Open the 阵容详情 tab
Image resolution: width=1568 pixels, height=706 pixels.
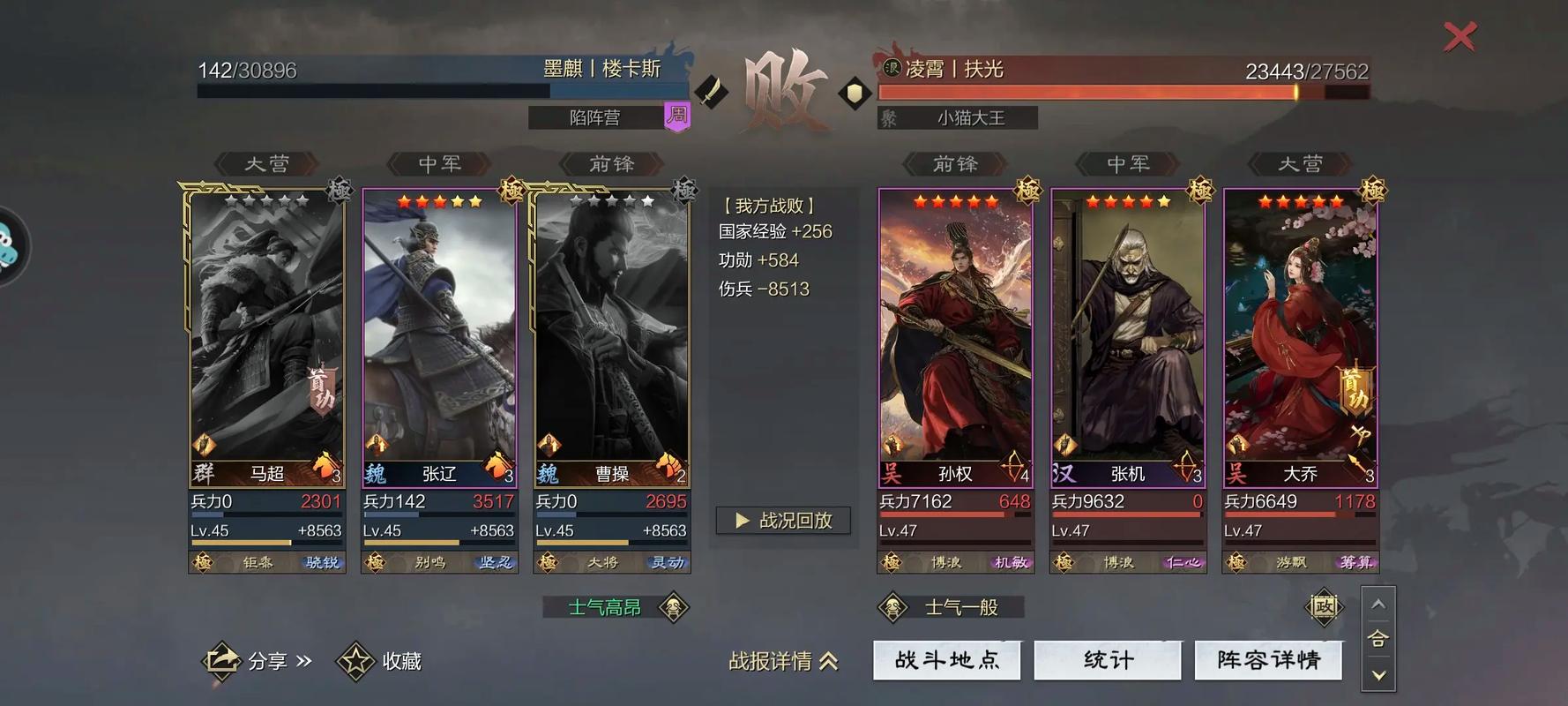coord(1268,660)
